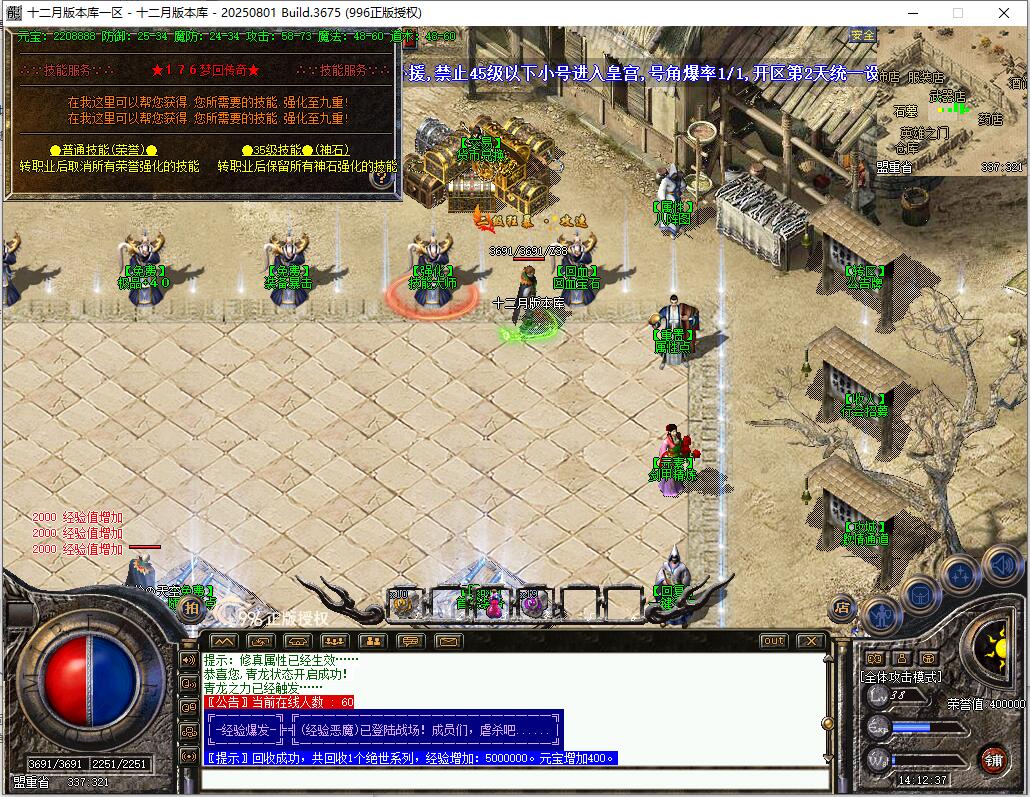The image size is (1030, 797).
Task: Open the bag inventory icon
Action: point(920,593)
